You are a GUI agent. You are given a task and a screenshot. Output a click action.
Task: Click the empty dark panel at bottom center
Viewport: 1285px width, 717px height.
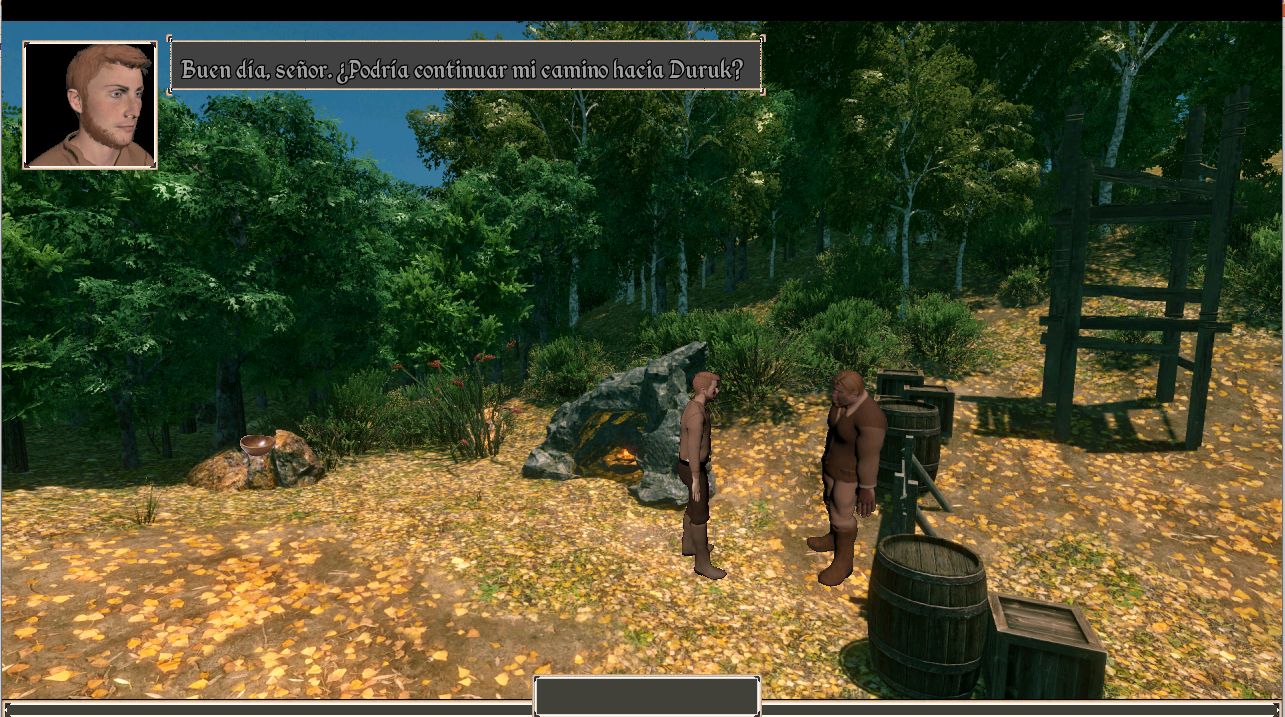(647, 696)
